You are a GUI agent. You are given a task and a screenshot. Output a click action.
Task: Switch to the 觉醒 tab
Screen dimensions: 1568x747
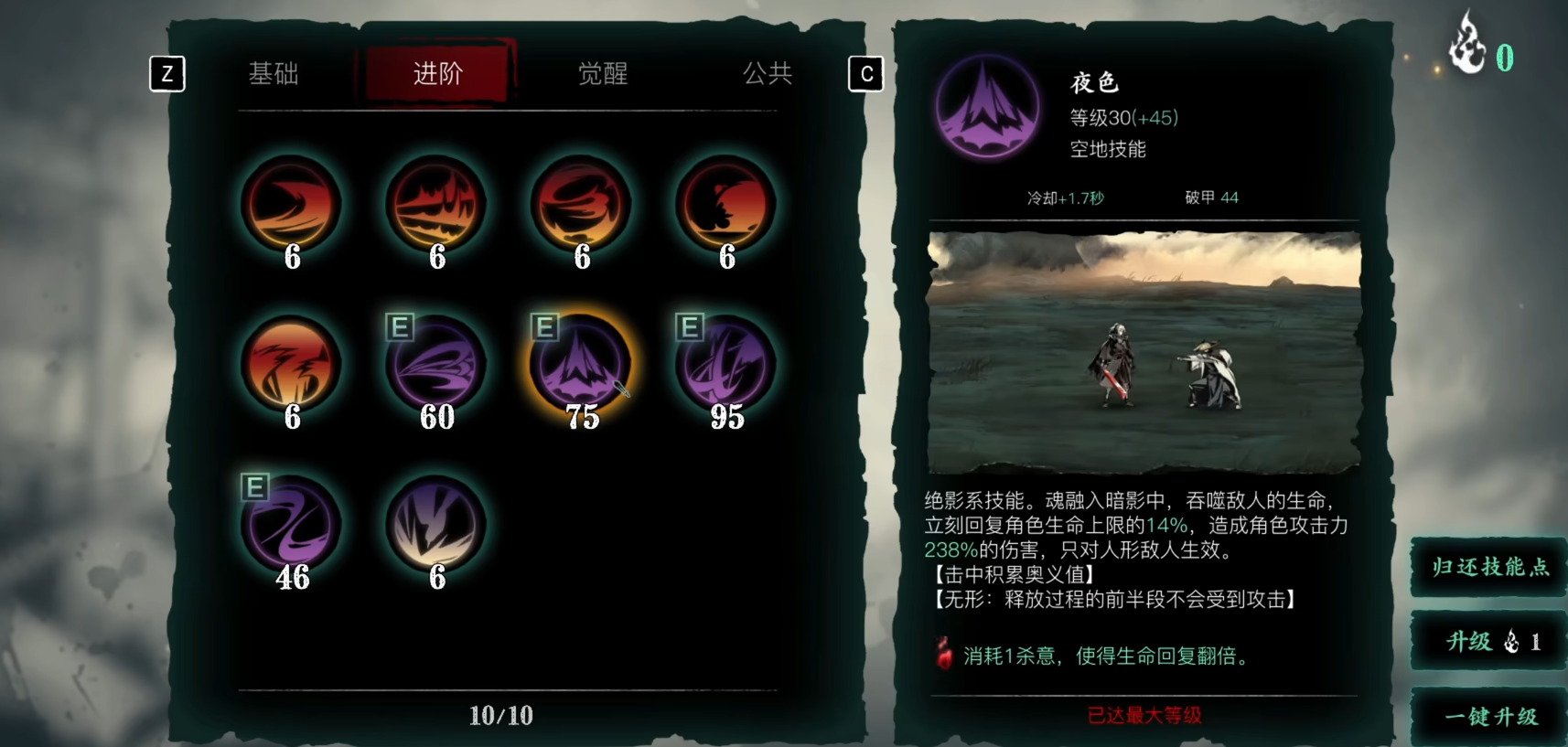(604, 74)
